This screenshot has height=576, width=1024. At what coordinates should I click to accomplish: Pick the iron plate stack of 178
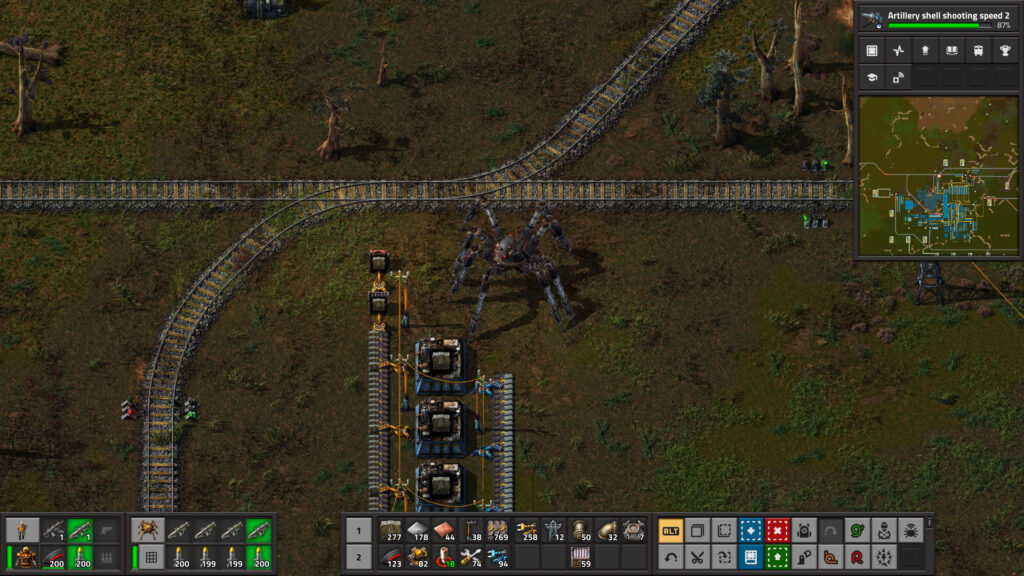(417, 531)
